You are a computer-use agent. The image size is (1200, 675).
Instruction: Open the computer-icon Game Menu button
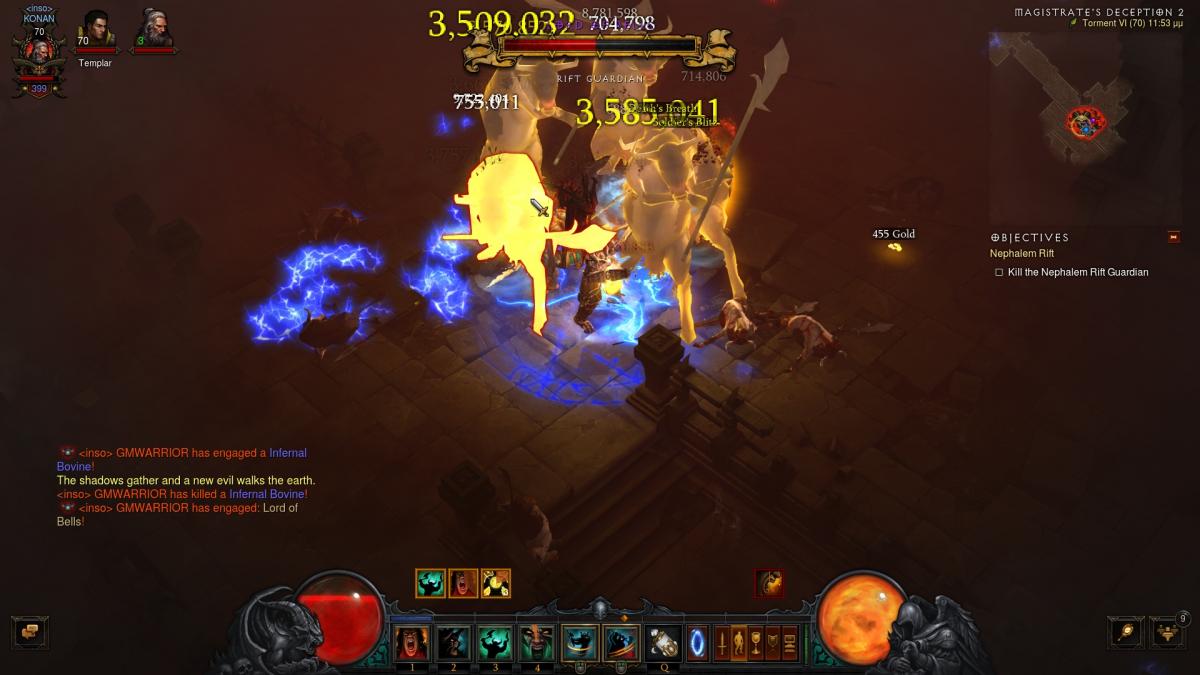point(790,641)
